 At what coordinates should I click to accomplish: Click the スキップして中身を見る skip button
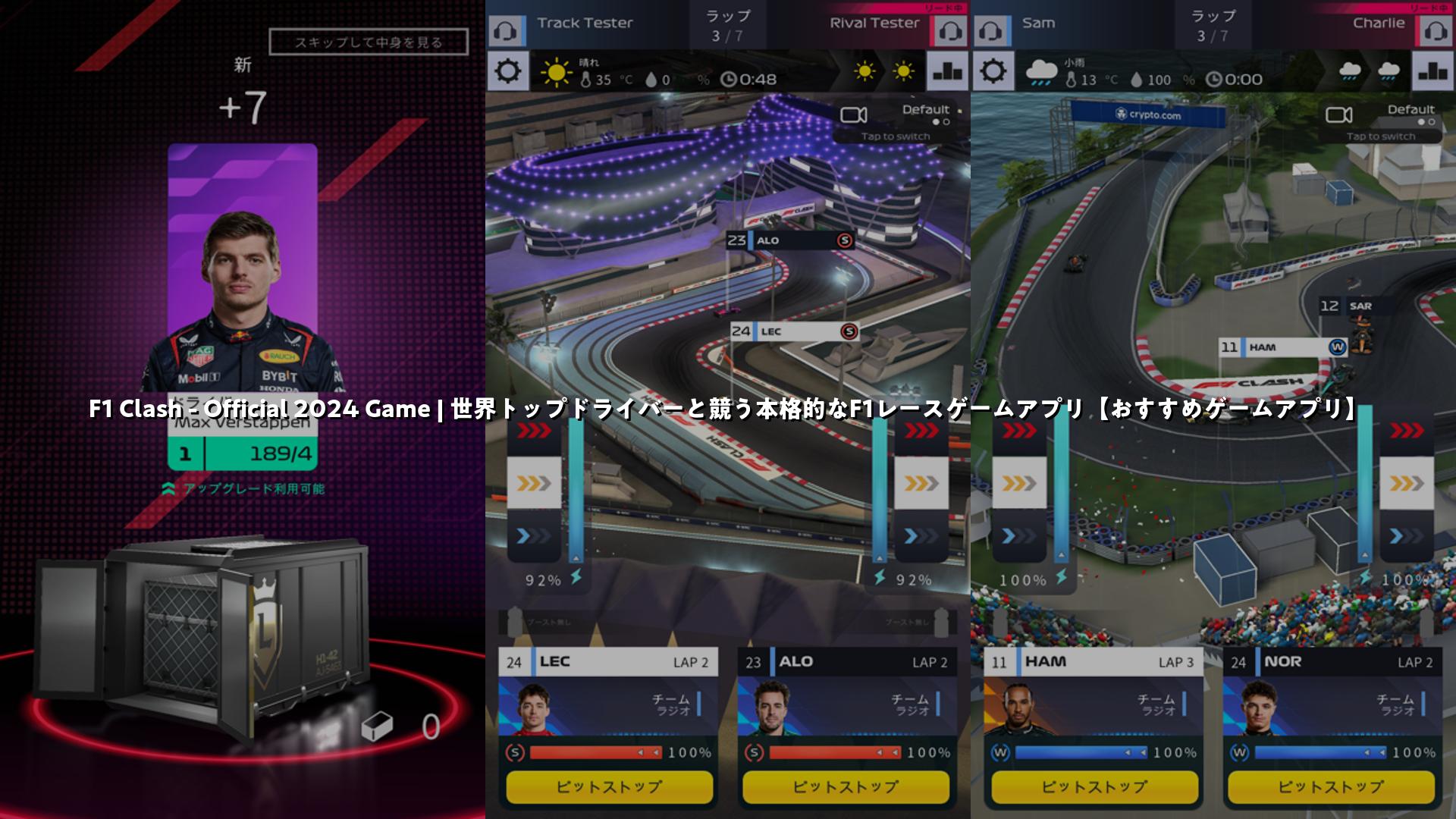coord(369,42)
